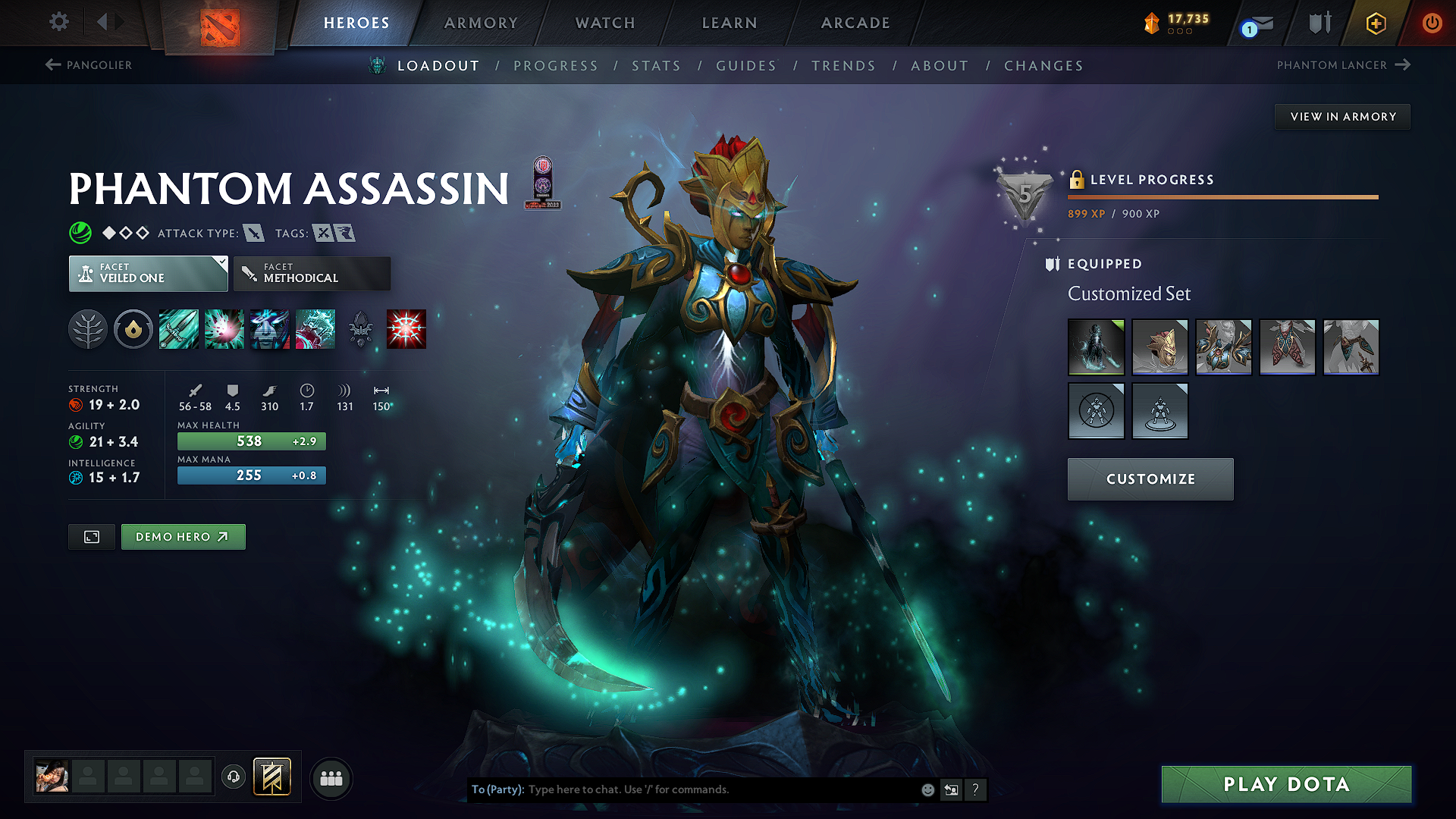Toggle the voice chat headset icon
Viewport: 1456px width, 819px height.
point(233,777)
